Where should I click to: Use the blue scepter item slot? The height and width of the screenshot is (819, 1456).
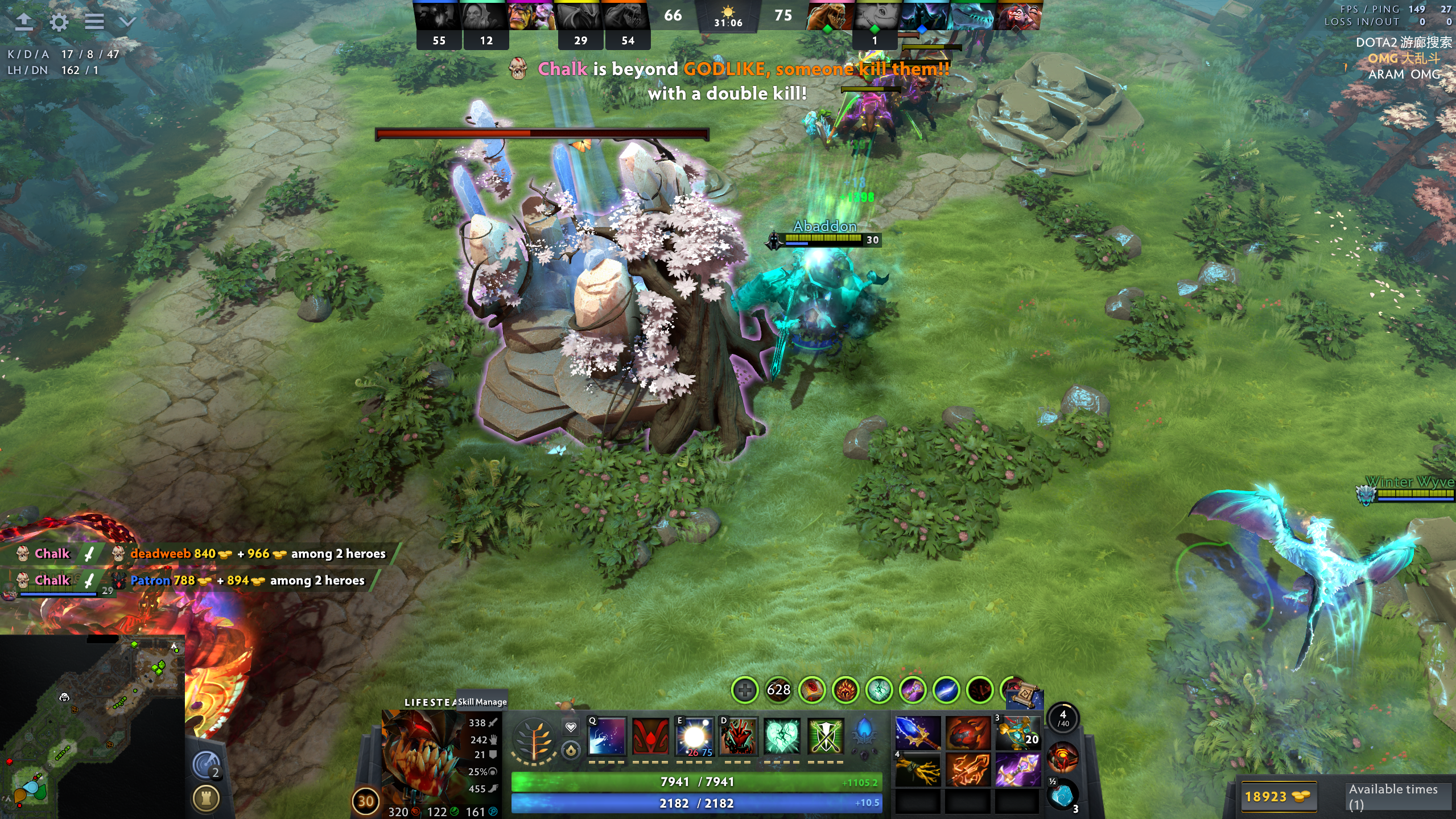point(917,733)
